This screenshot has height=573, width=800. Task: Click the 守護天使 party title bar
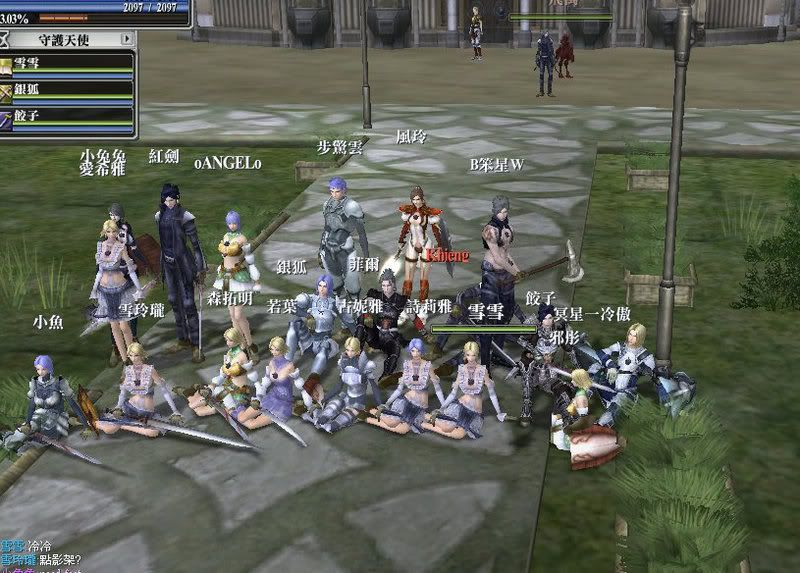(x=66, y=39)
